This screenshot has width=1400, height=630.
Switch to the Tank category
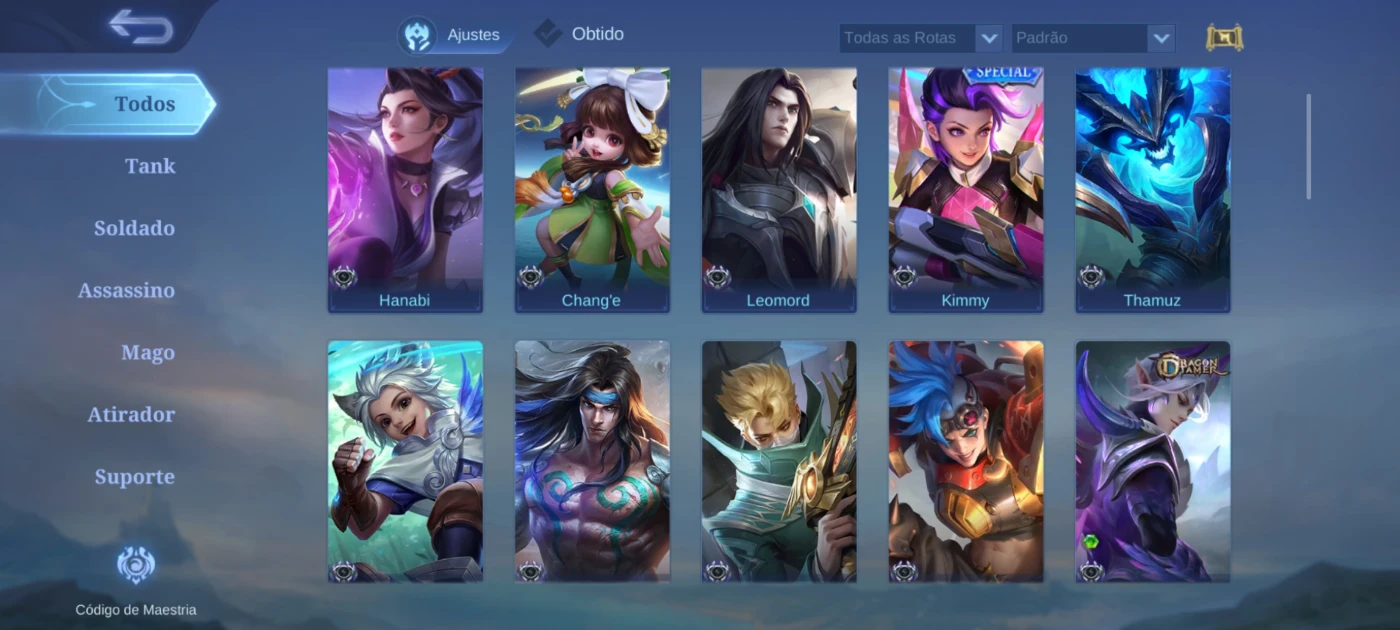150,166
